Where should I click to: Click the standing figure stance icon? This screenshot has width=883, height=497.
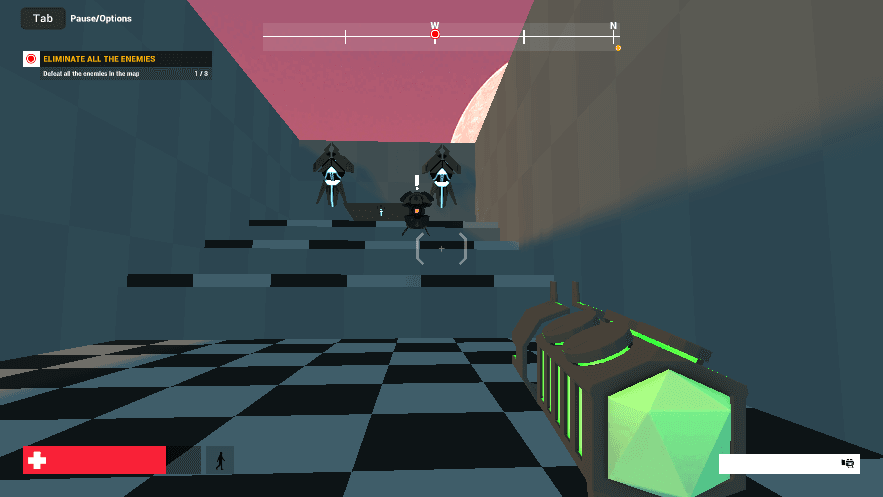click(220, 460)
